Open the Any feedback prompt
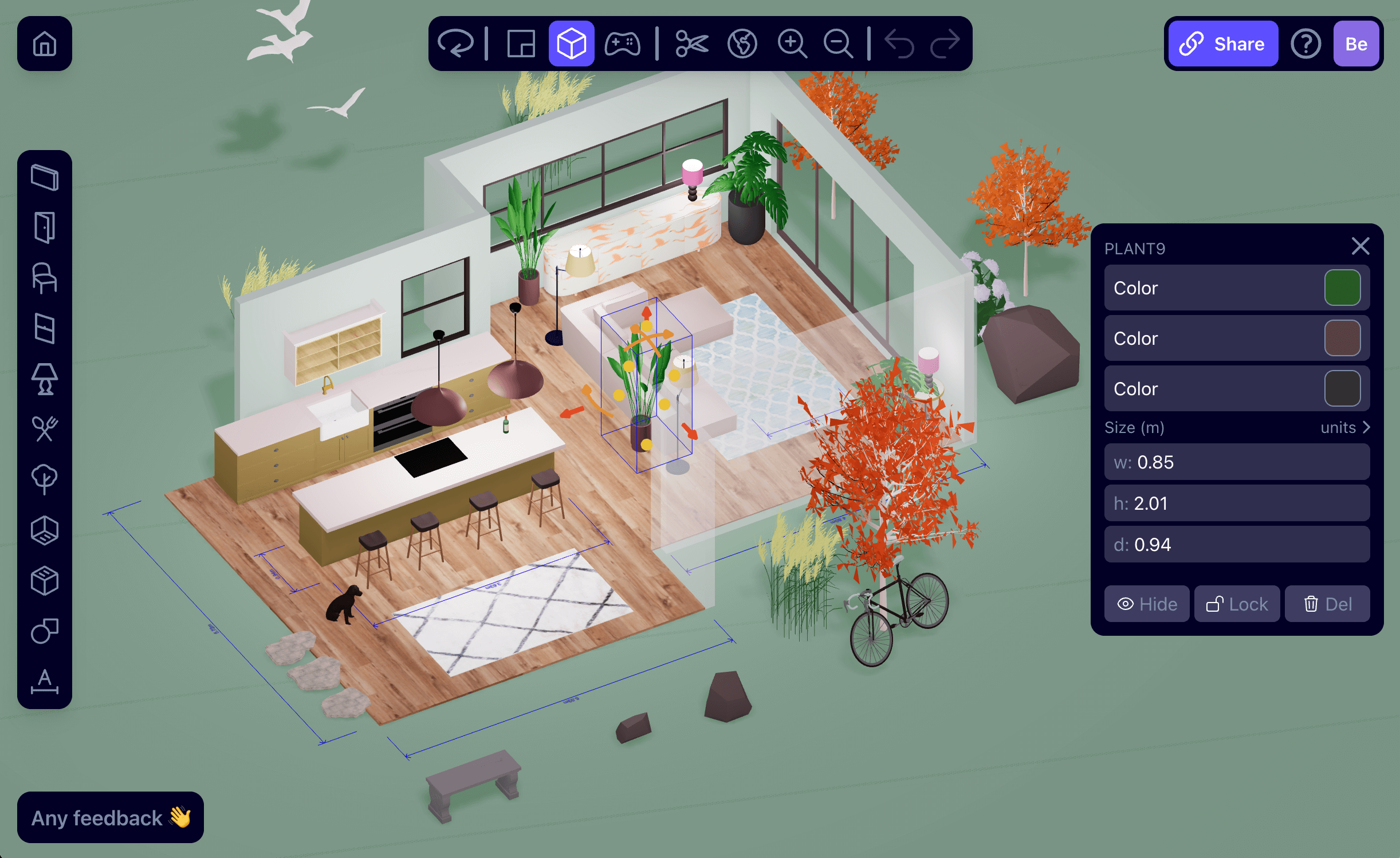This screenshot has height=858, width=1400. click(x=111, y=818)
